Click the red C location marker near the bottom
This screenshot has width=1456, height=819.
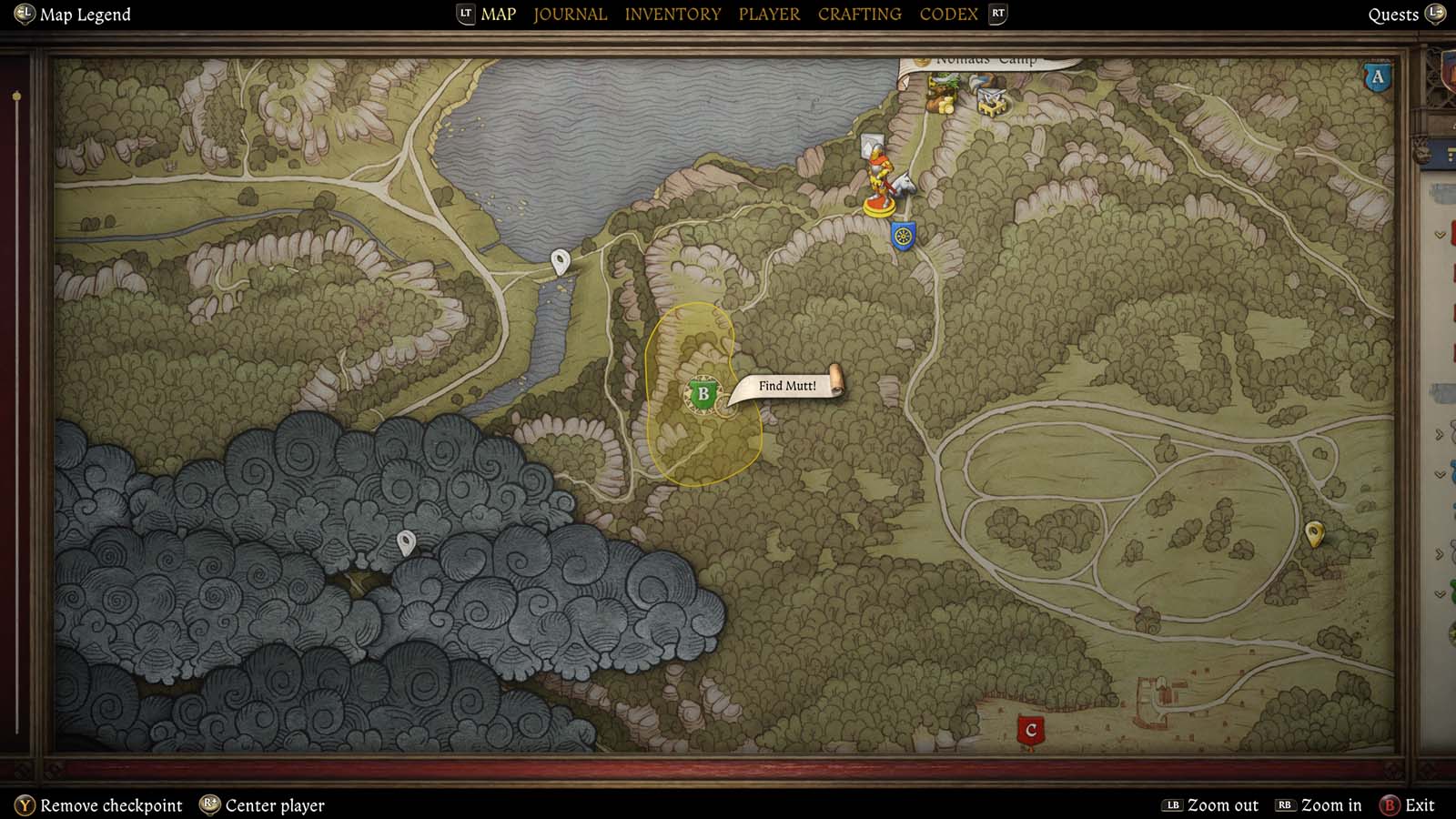tap(1031, 728)
